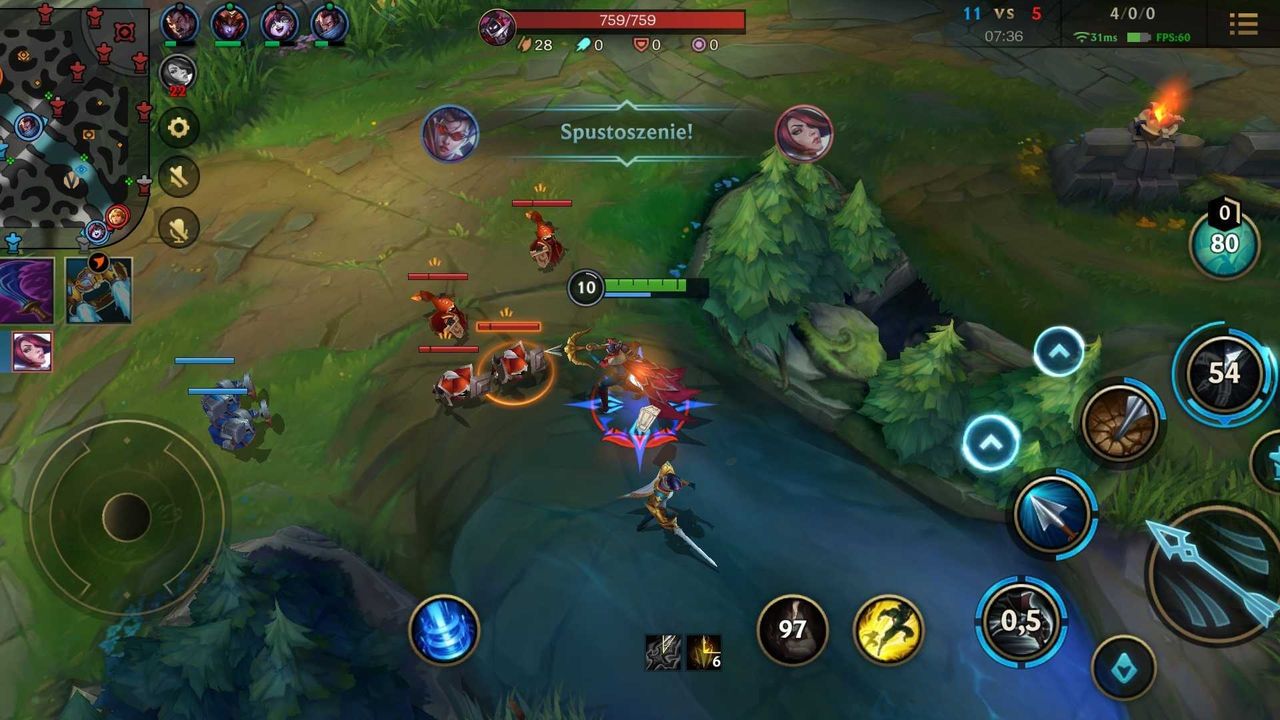Cast the yellow Flash summoner spell
This screenshot has height=720, width=1280.
888,630
